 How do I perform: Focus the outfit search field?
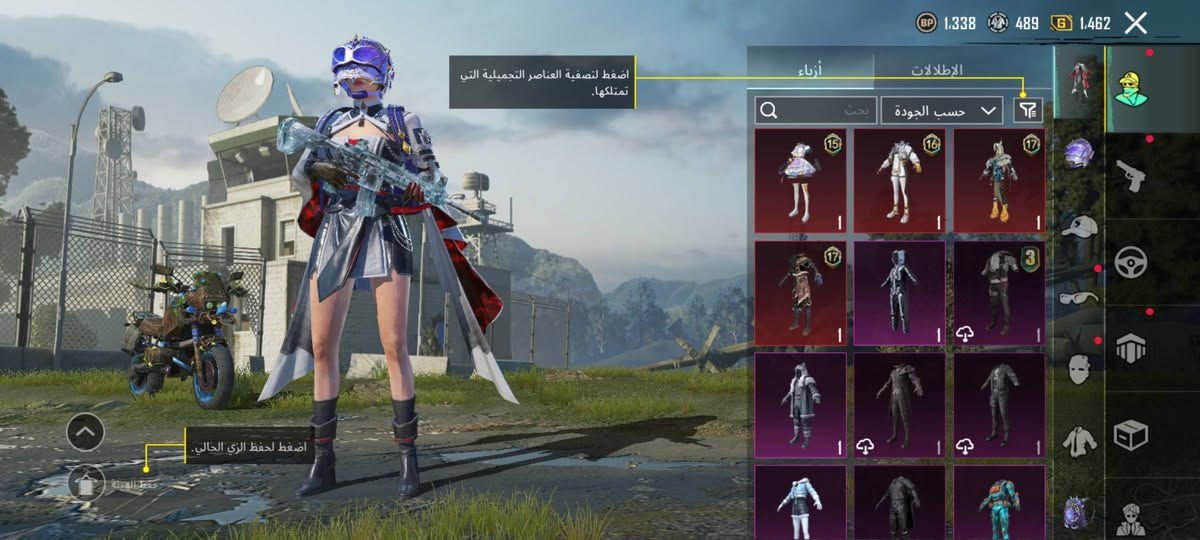[x=817, y=110]
